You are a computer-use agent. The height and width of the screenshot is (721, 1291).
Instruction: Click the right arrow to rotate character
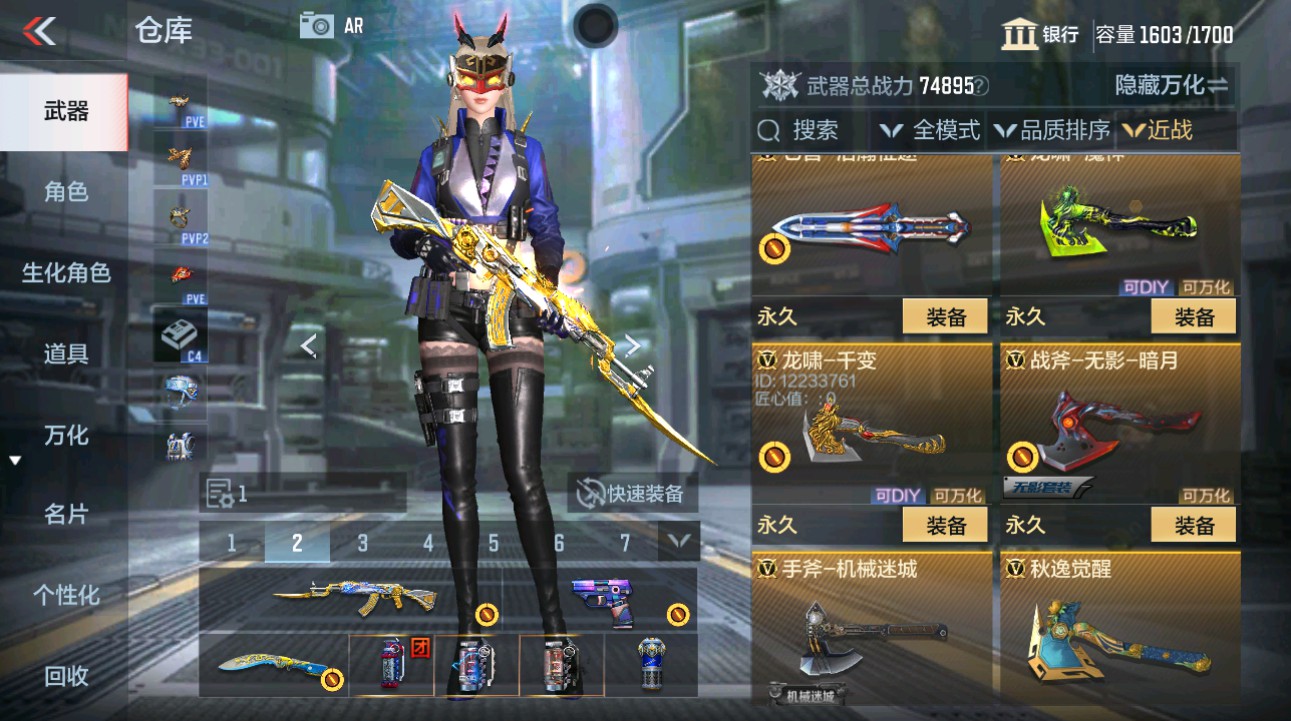click(633, 345)
